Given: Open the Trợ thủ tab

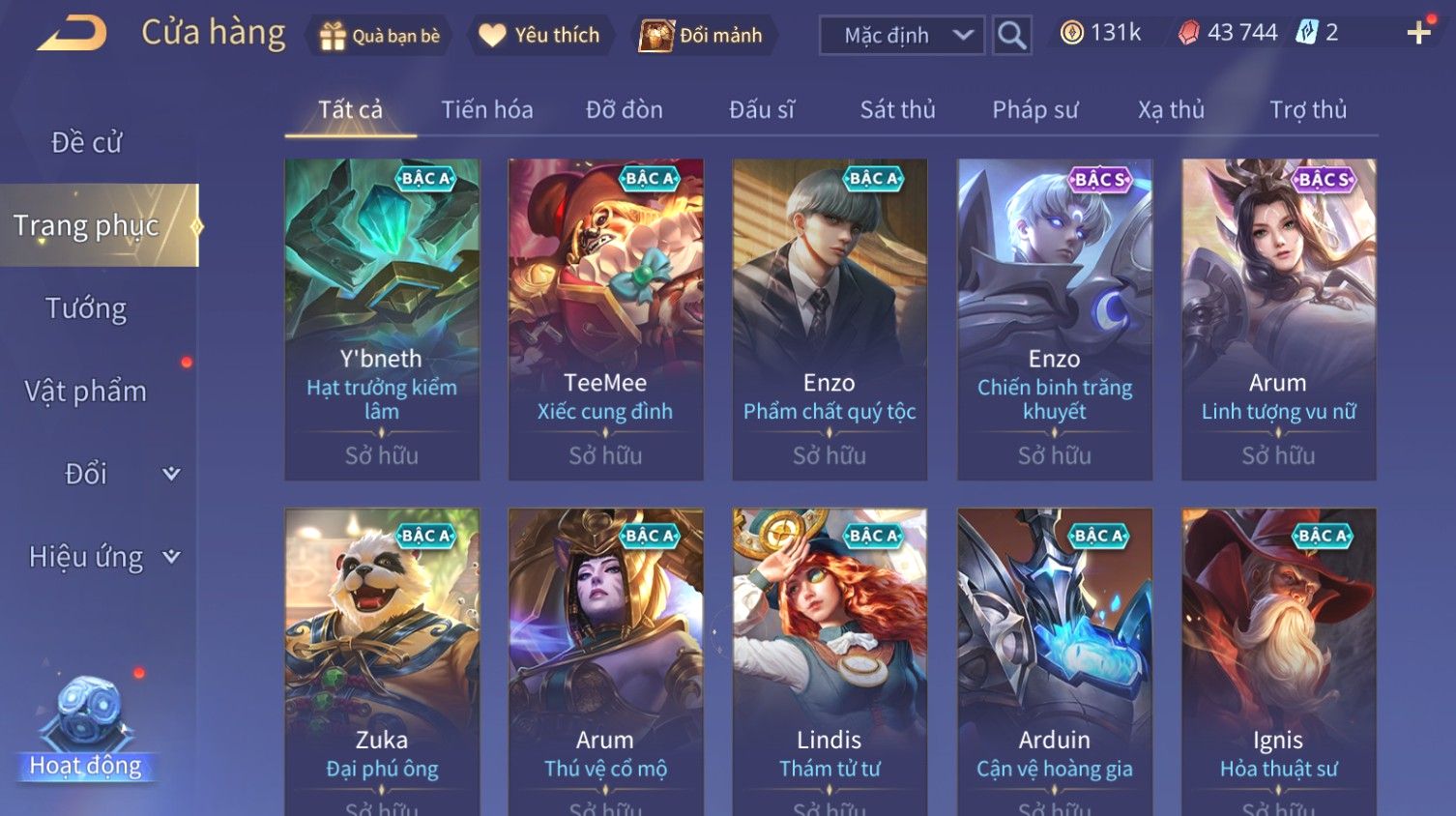Looking at the screenshot, I should pyautogui.click(x=1307, y=110).
